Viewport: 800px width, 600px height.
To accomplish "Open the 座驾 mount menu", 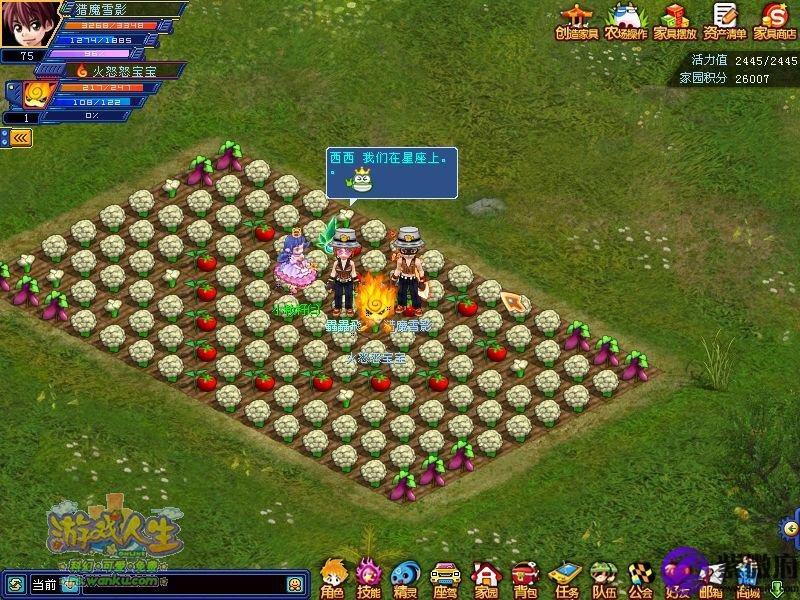I will point(445,578).
